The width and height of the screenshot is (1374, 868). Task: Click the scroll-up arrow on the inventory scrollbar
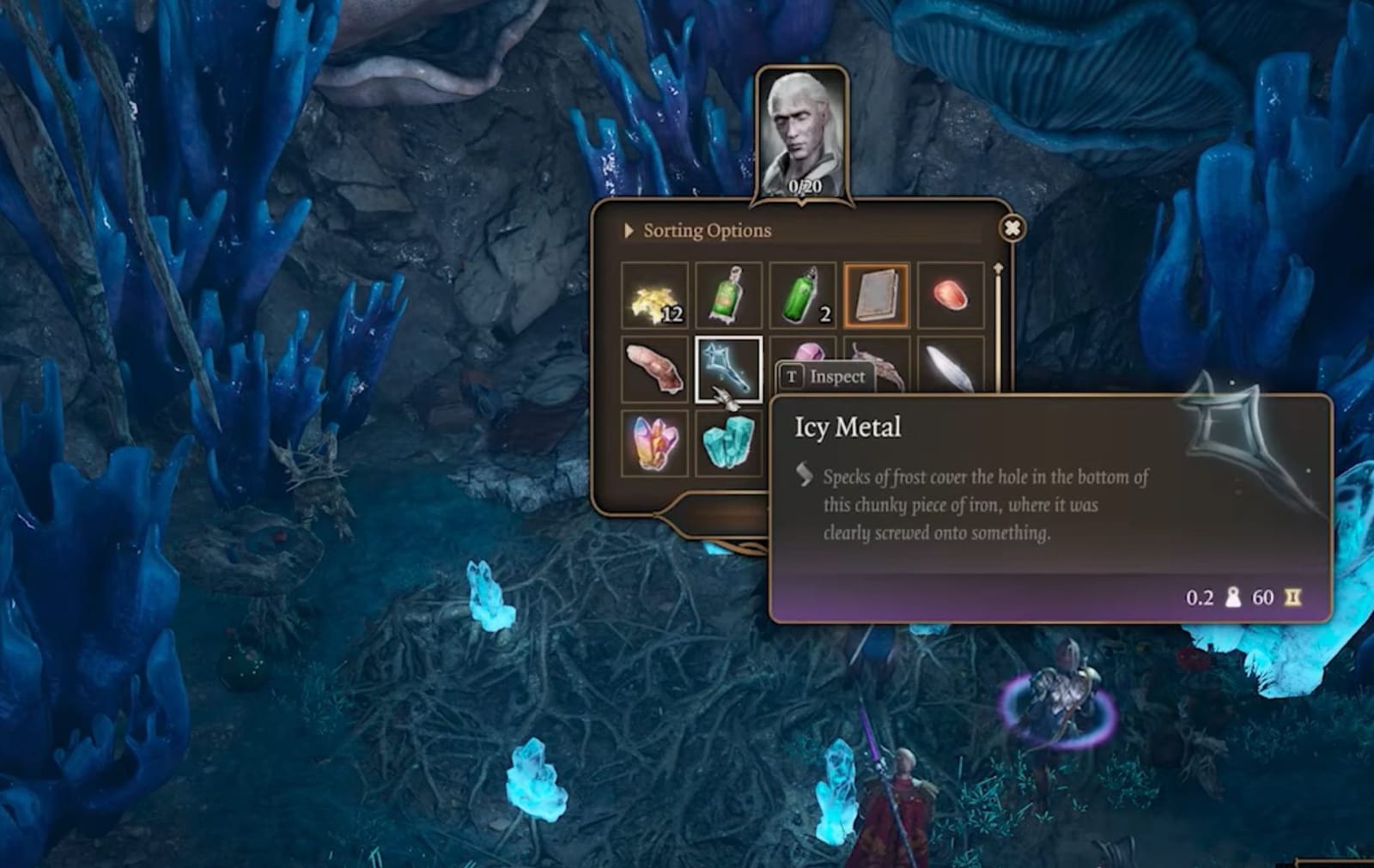click(996, 268)
